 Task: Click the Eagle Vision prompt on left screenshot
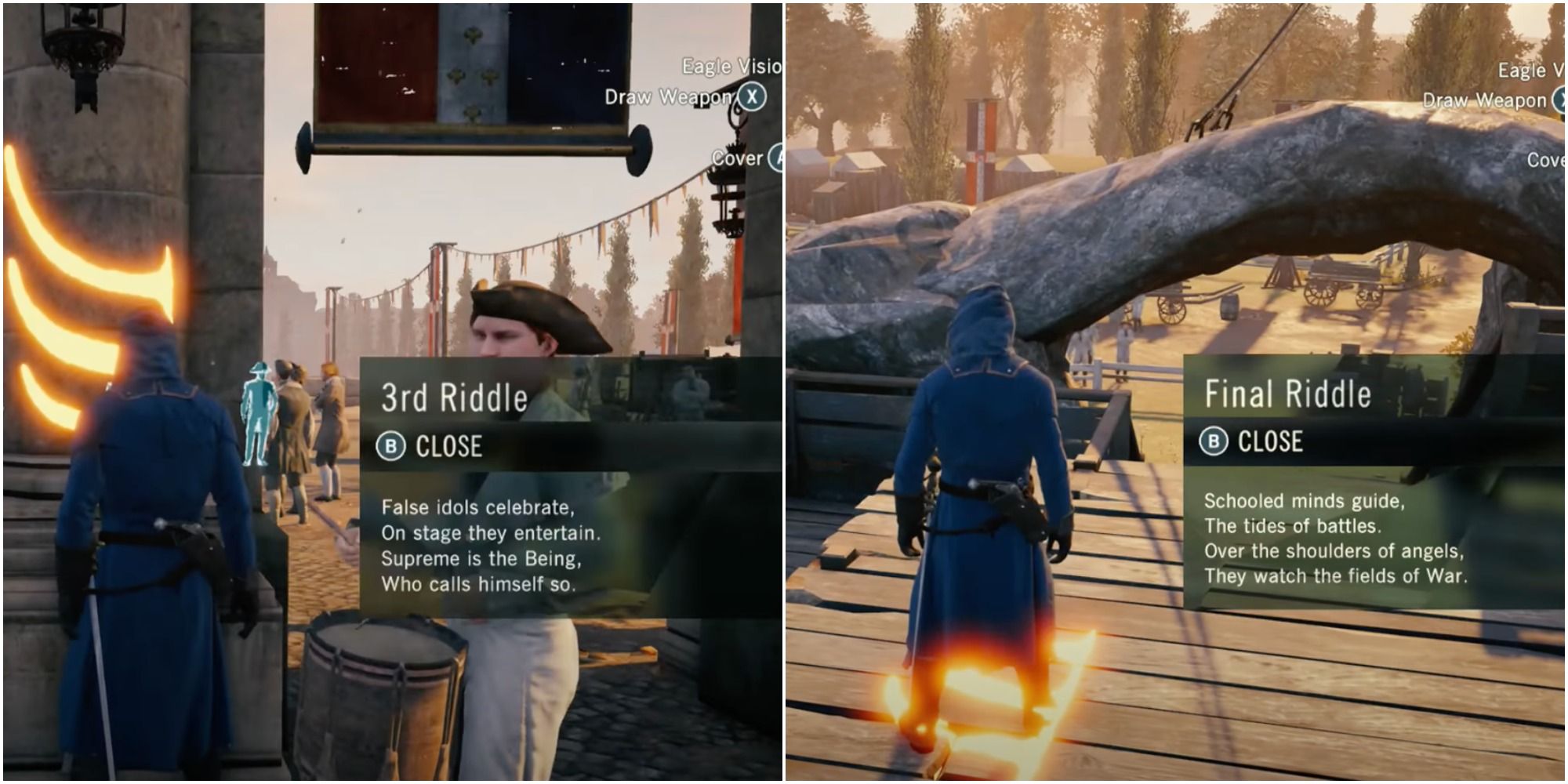point(720,68)
